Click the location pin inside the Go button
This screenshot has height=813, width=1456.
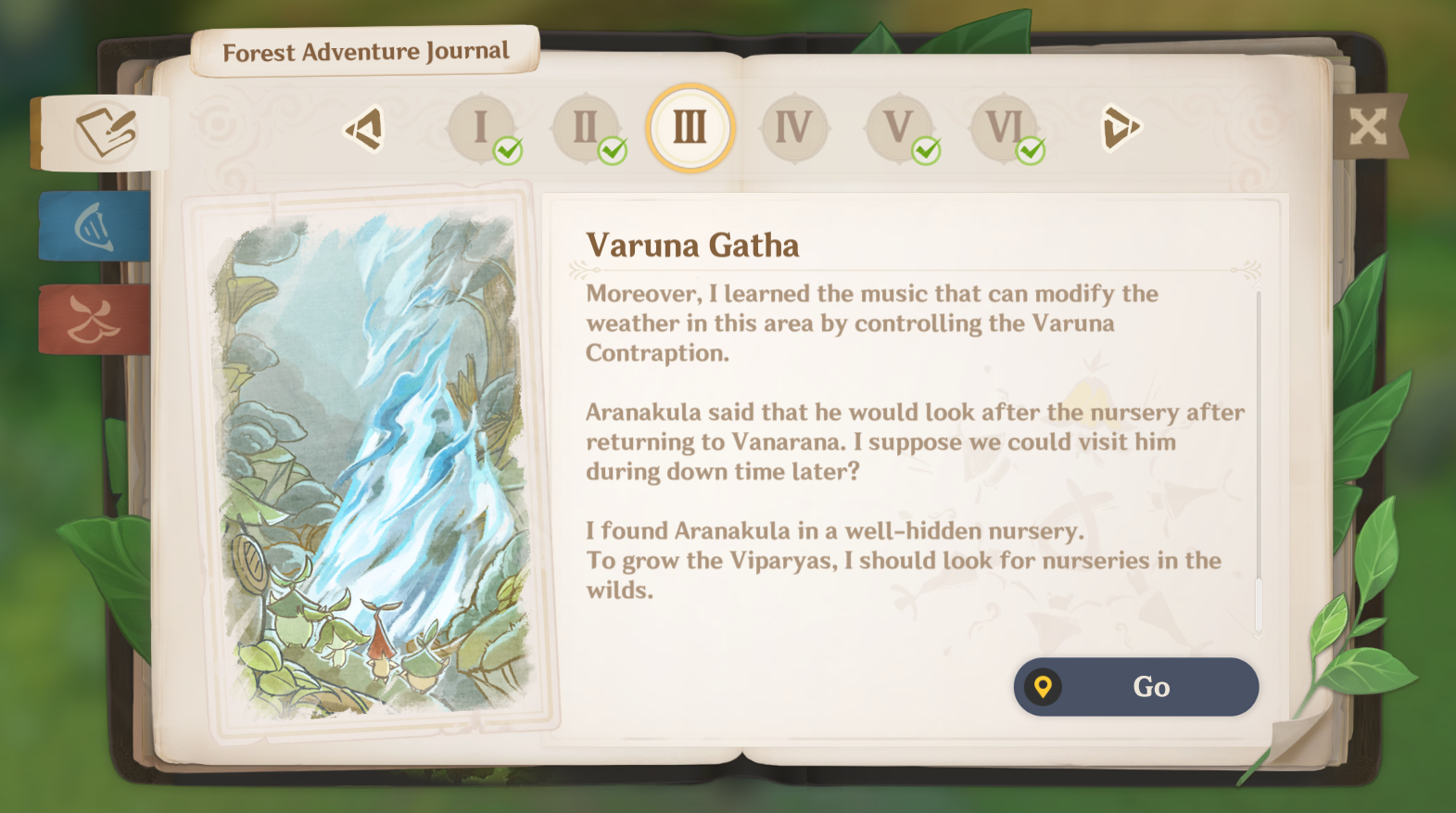click(1045, 687)
